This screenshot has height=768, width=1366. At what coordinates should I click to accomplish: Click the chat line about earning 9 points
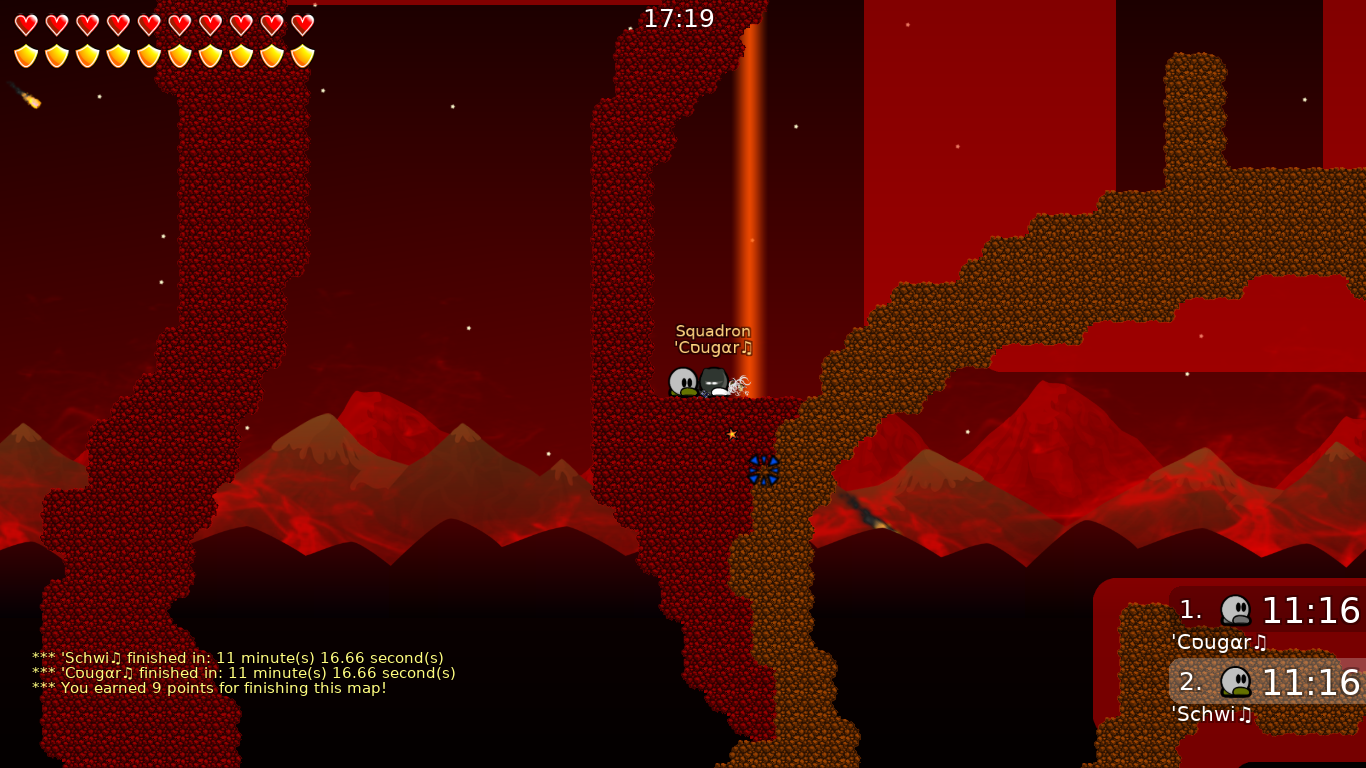pos(208,688)
